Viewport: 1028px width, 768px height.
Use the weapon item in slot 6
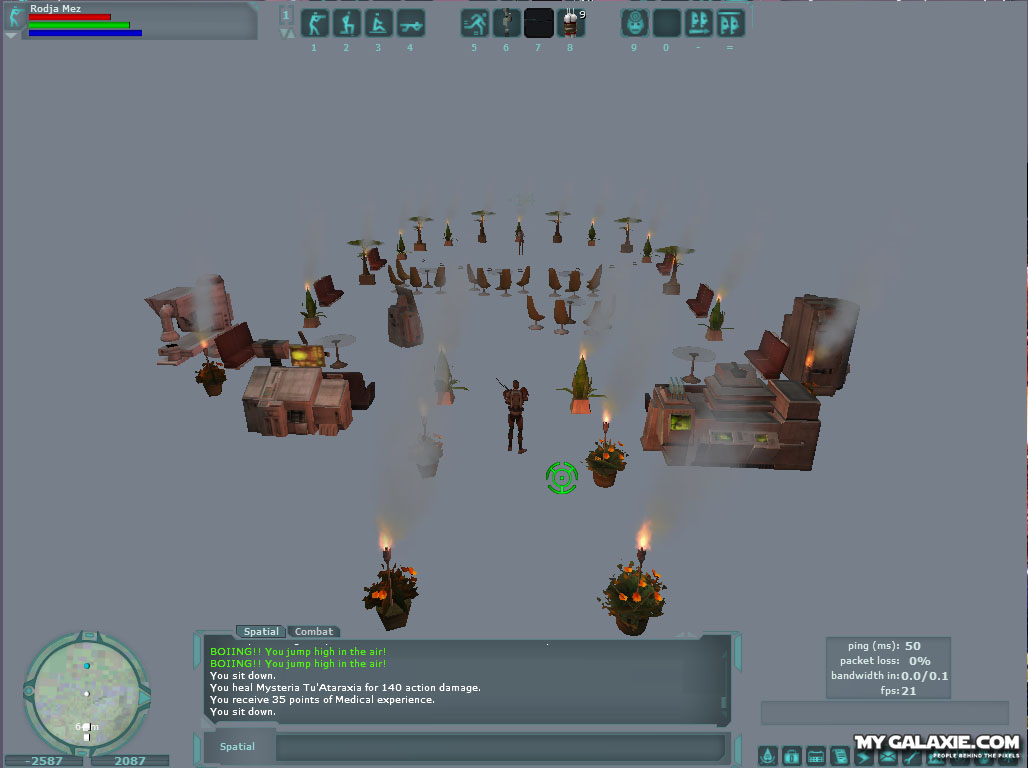pyautogui.click(x=507, y=23)
